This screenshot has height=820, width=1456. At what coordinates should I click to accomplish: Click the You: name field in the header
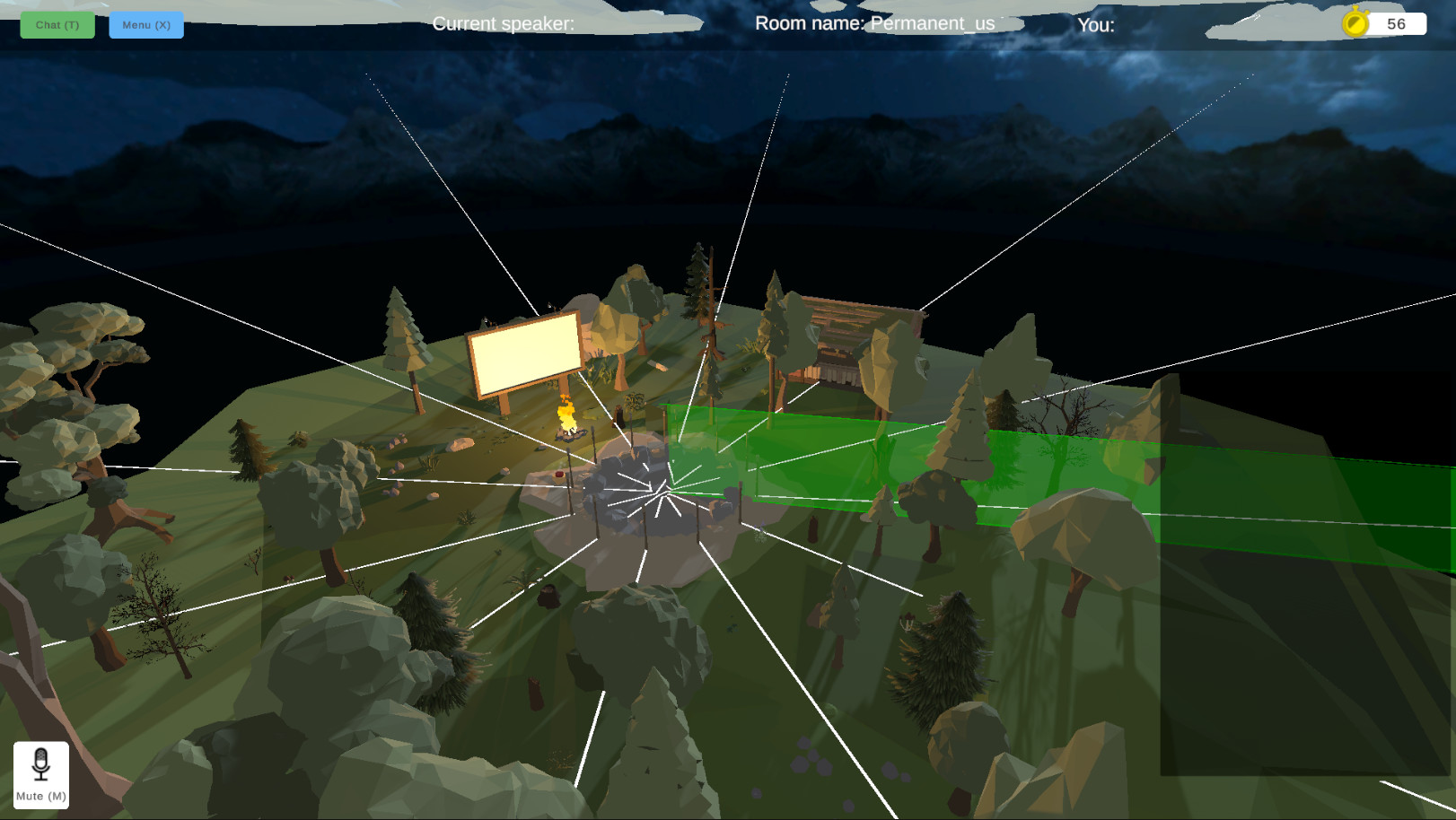[x=1095, y=26]
